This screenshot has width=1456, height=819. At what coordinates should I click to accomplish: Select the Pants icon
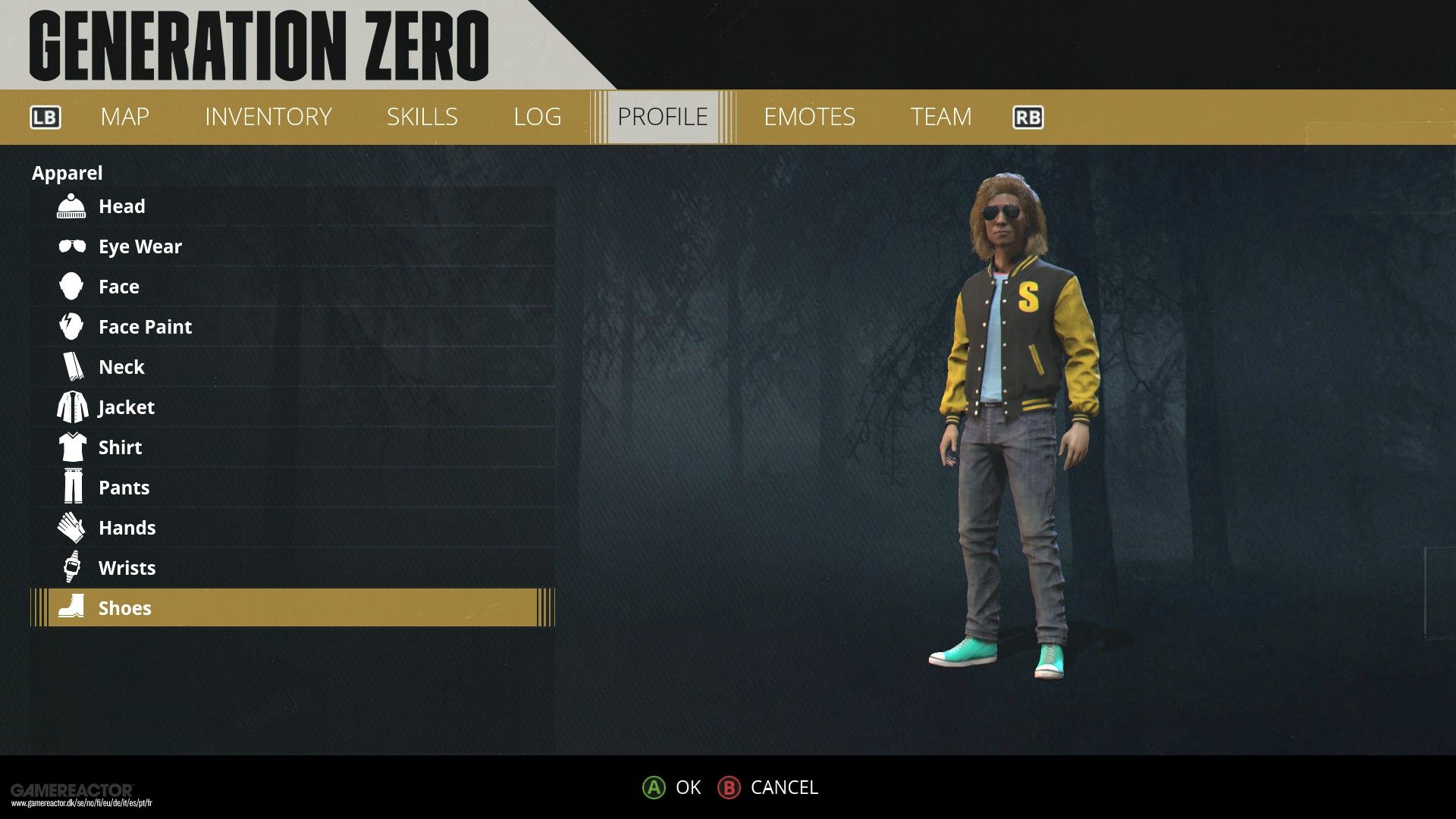click(71, 487)
